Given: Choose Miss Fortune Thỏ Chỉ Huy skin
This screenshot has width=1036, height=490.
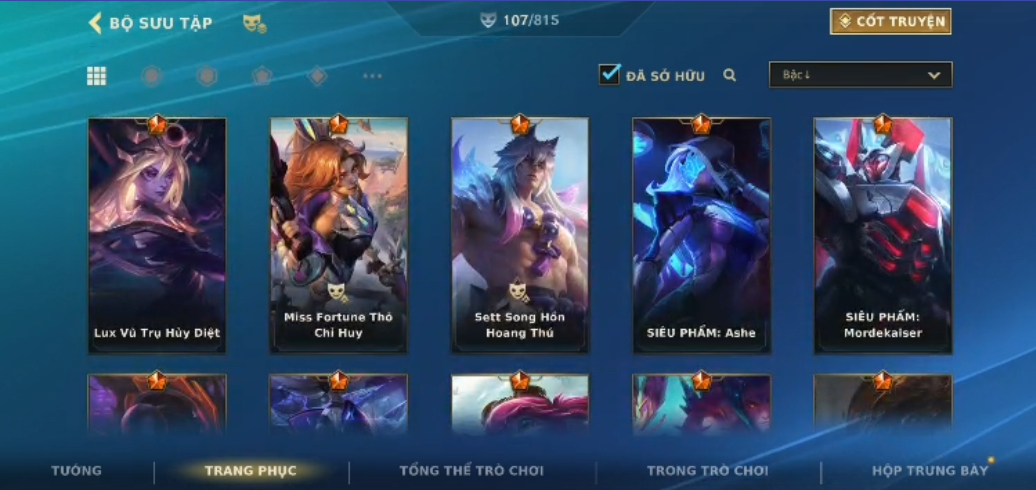Looking at the screenshot, I should pyautogui.click(x=338, y=235).
